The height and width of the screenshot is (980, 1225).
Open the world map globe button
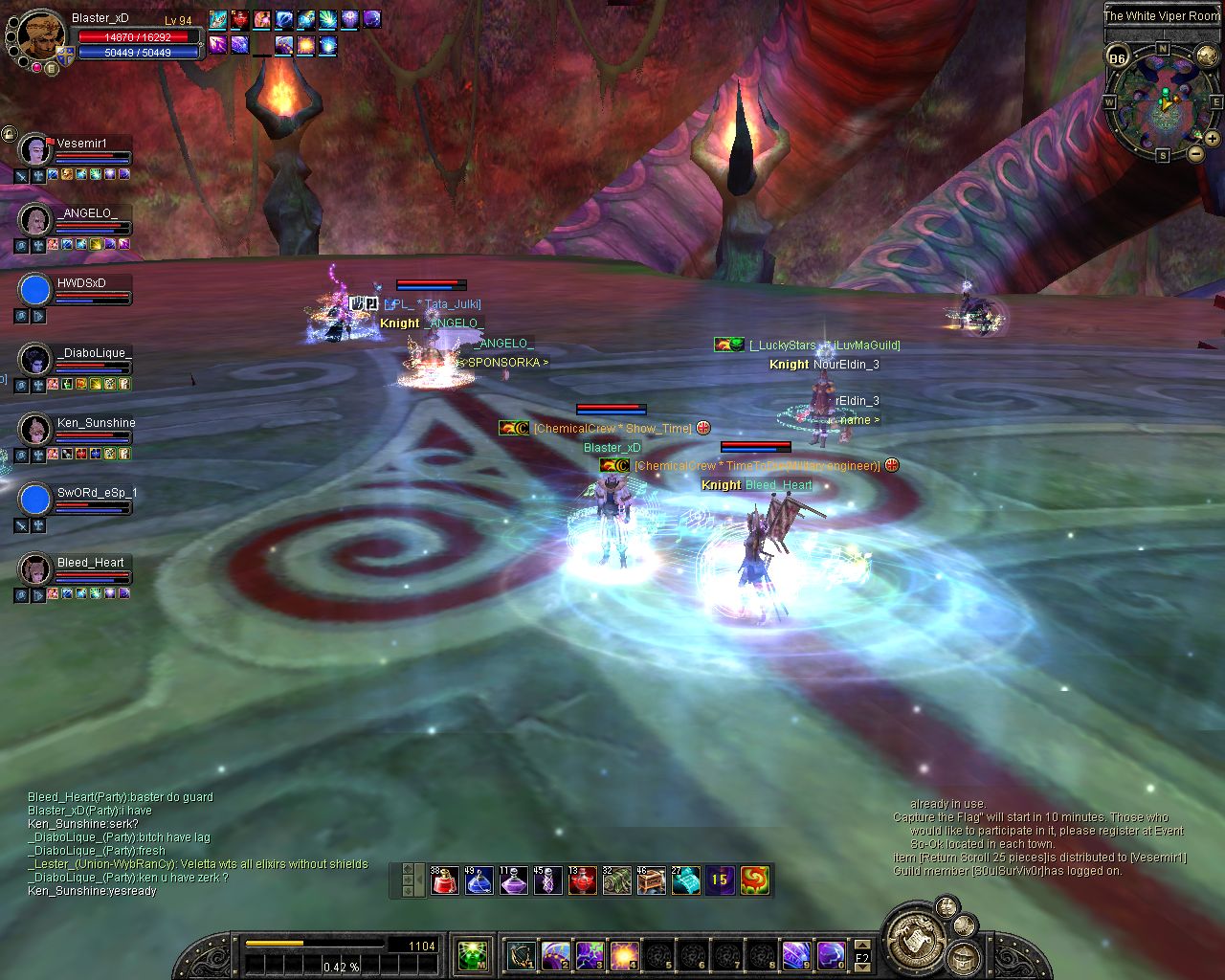[x=1207, y=56]
